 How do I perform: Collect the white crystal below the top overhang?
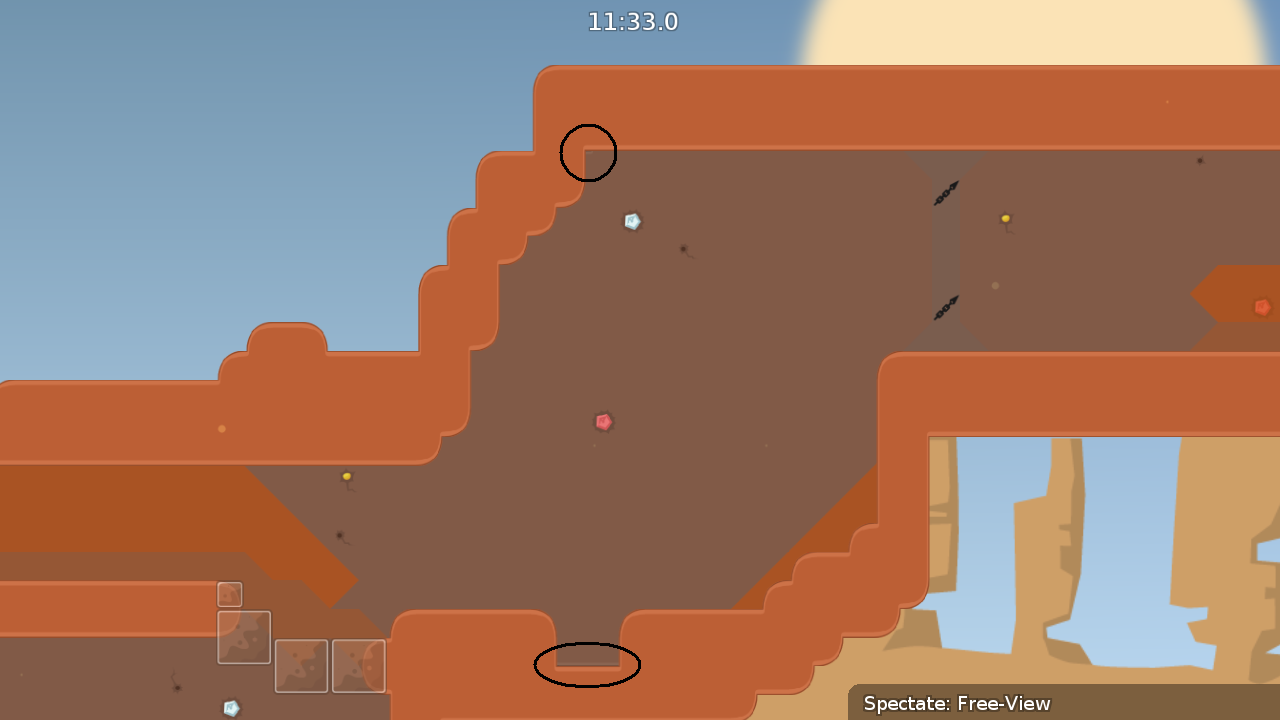(x=631, y=220)
